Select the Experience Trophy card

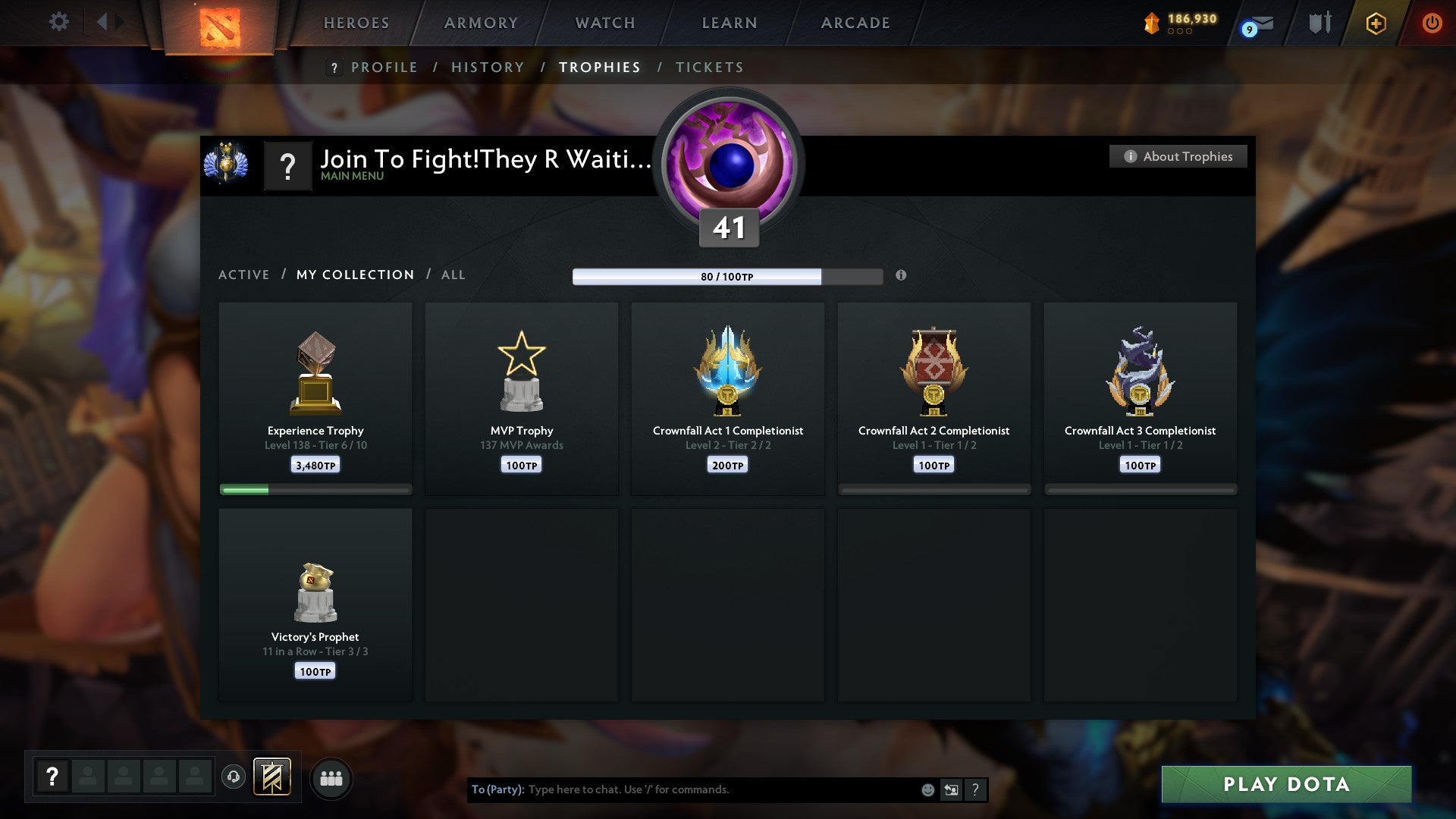[315, 394]
